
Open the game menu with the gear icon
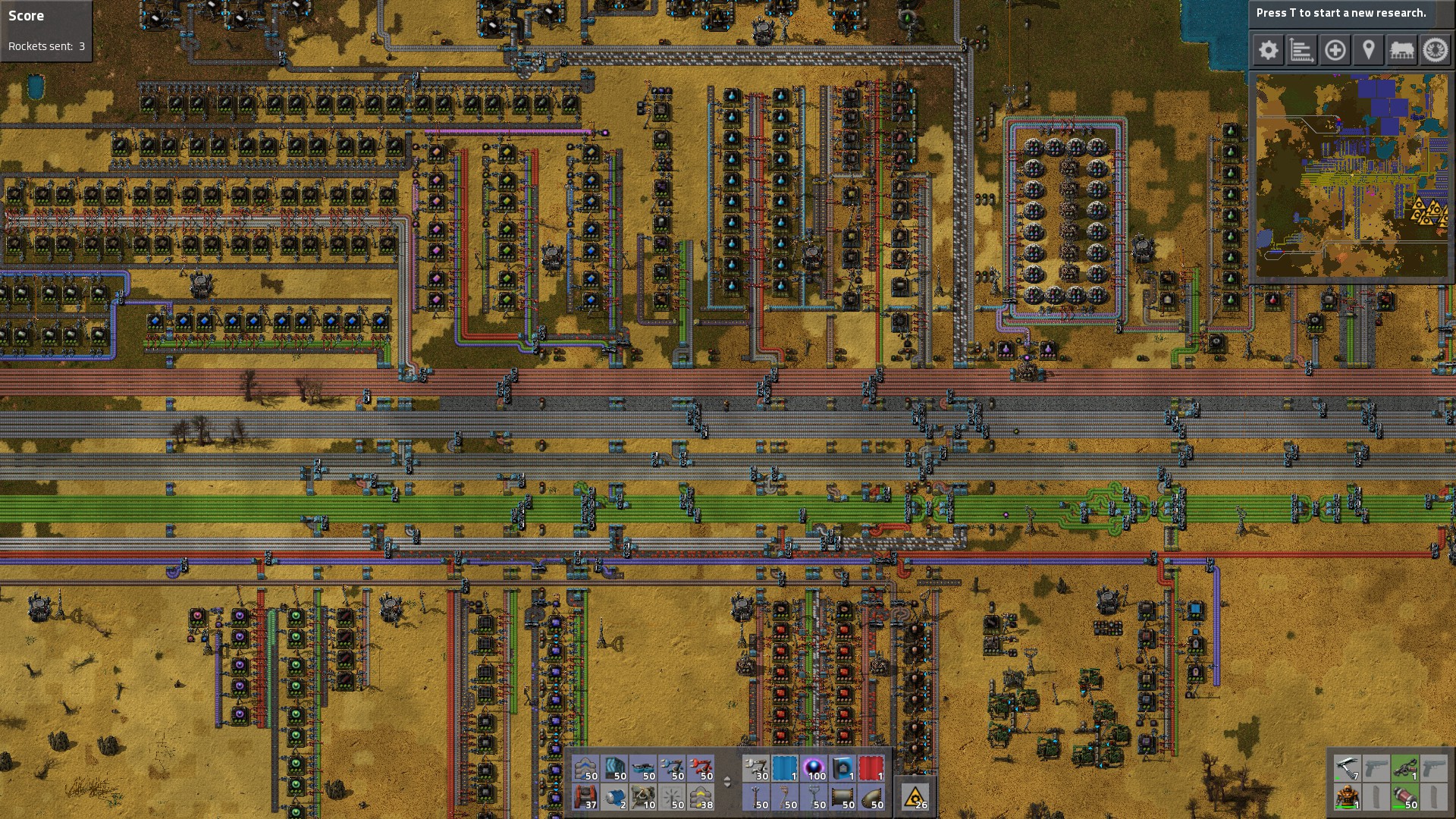[1268, 50]
